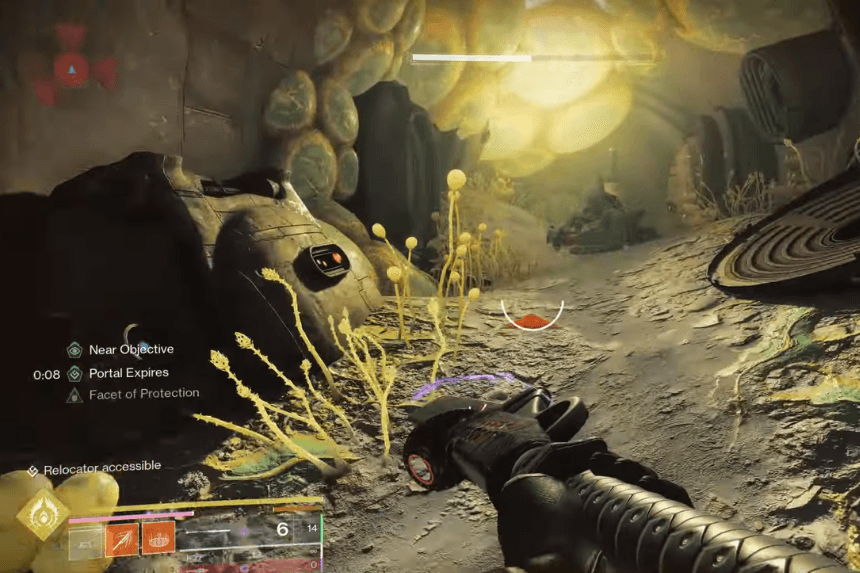Image resolution: width=860 pixels, height=573 pixels.
Task: Select the Near Objective status icon
Action: [74, 350]
